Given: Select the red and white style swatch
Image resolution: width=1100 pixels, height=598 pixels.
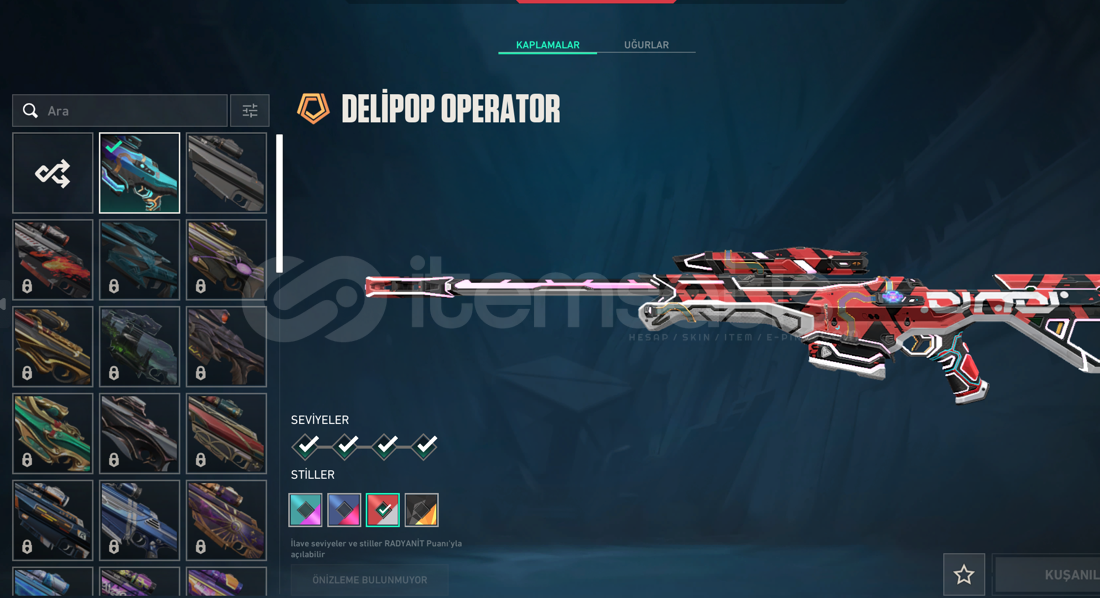Looking at the screenshot, I should tap(383, 510).
